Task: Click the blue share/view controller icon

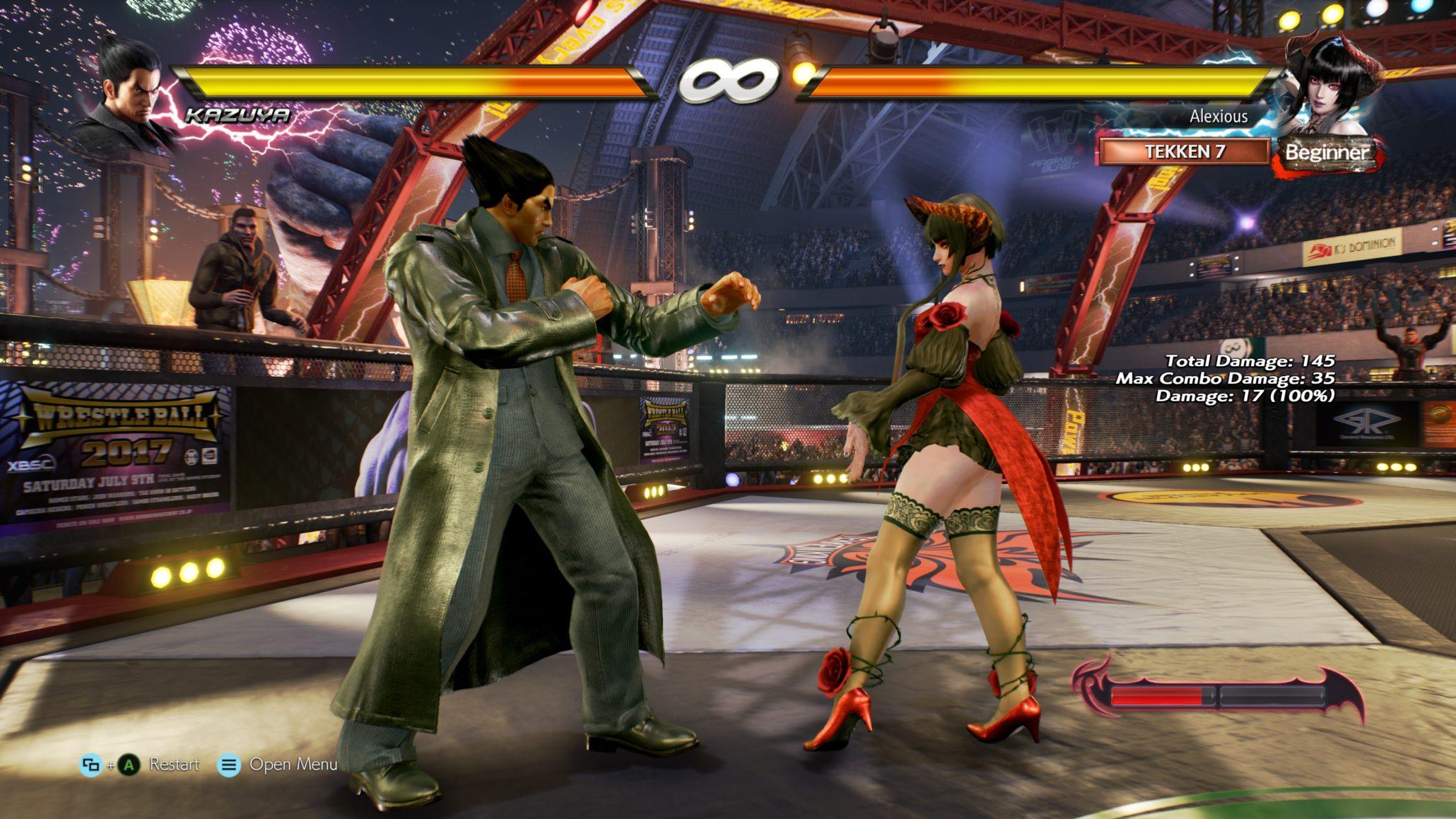Action: [90, 764]
